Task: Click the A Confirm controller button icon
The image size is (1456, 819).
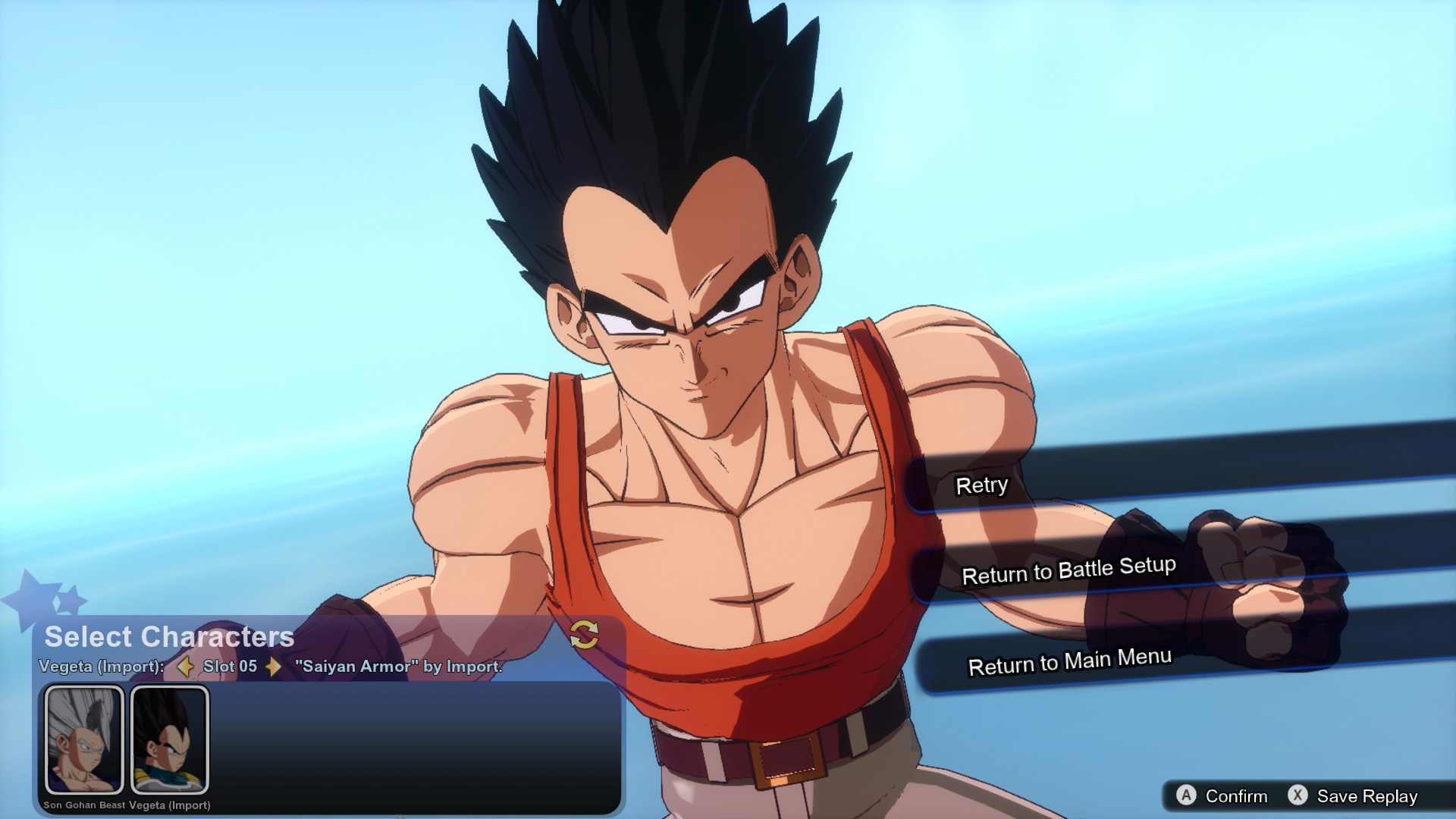Action: coord(1185,796)
